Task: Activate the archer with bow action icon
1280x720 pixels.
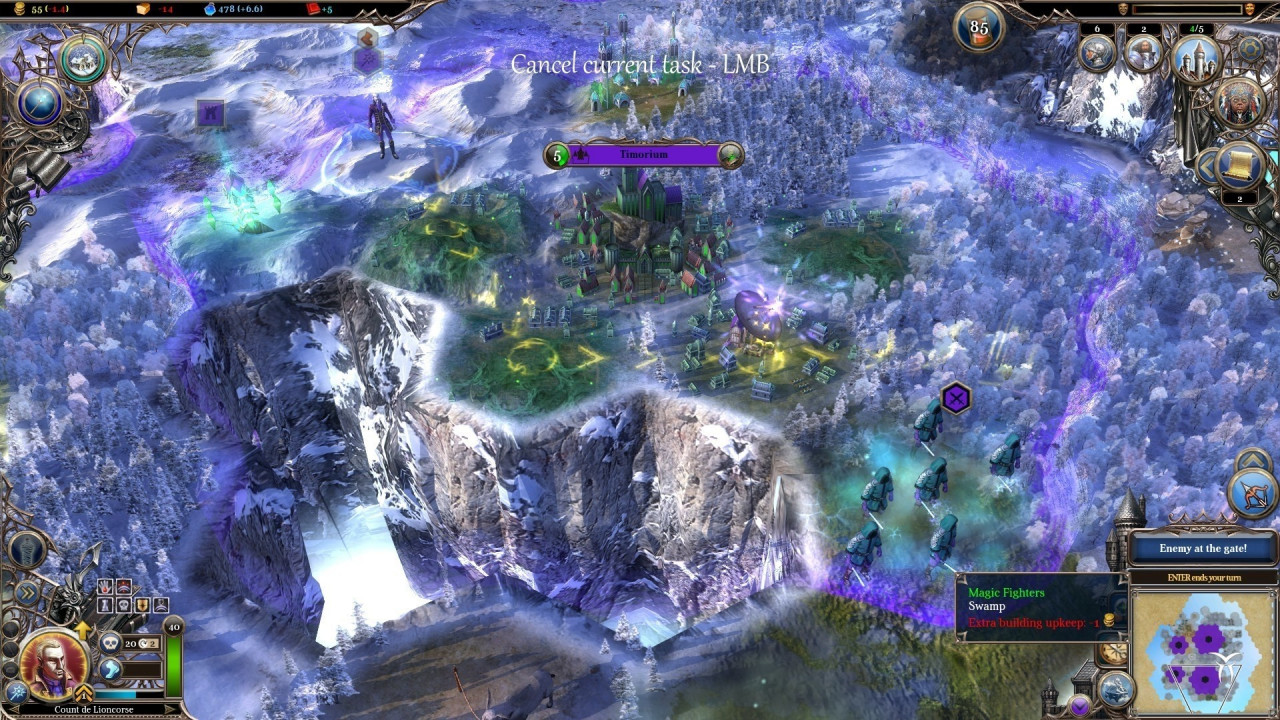Action: (1253, 495)
